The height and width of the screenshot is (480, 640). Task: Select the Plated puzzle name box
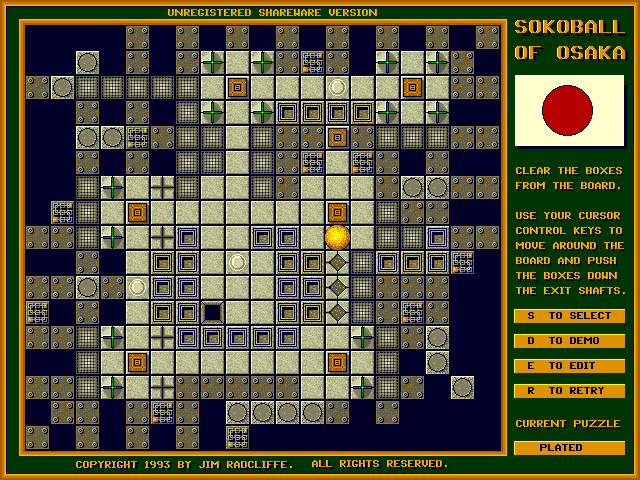pos(569,448)
